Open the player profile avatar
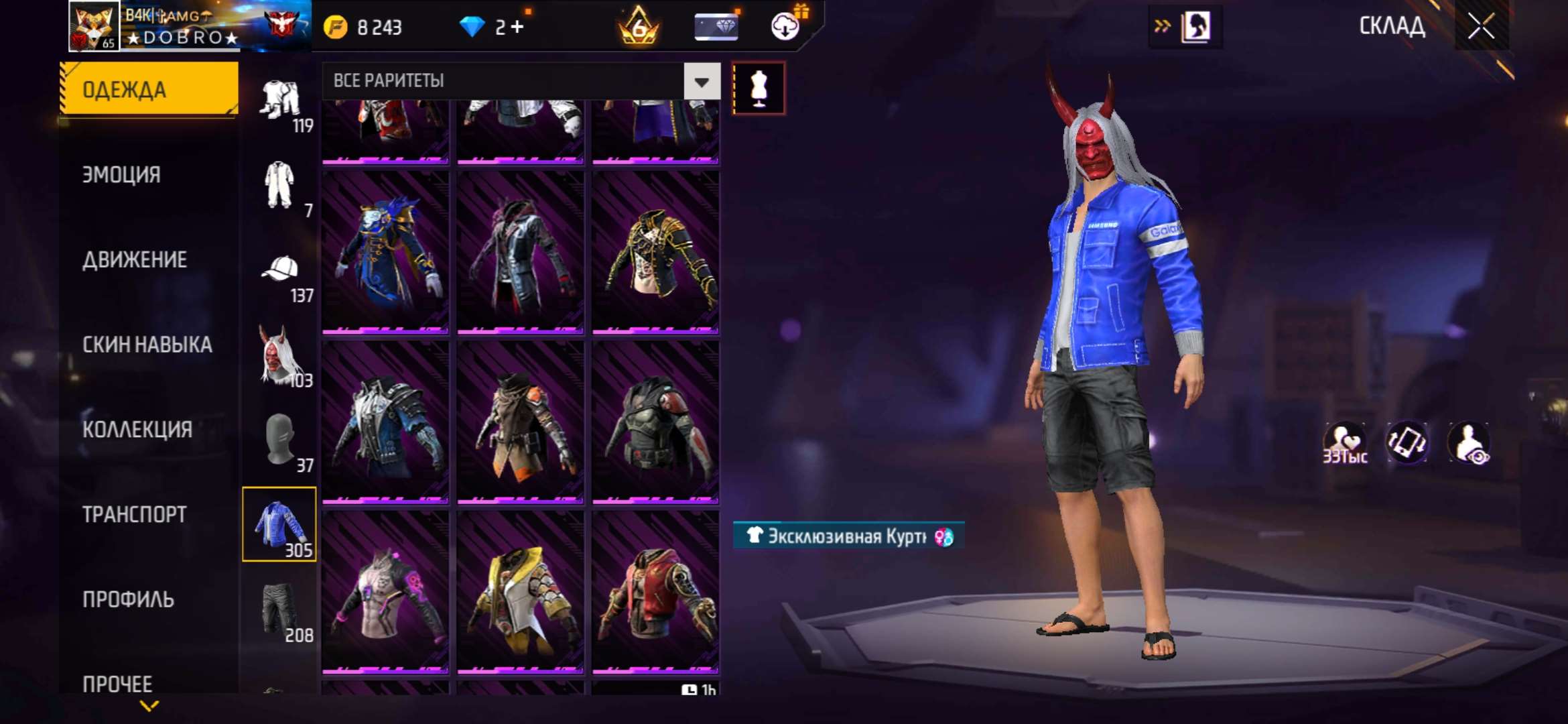 [94, 27]
